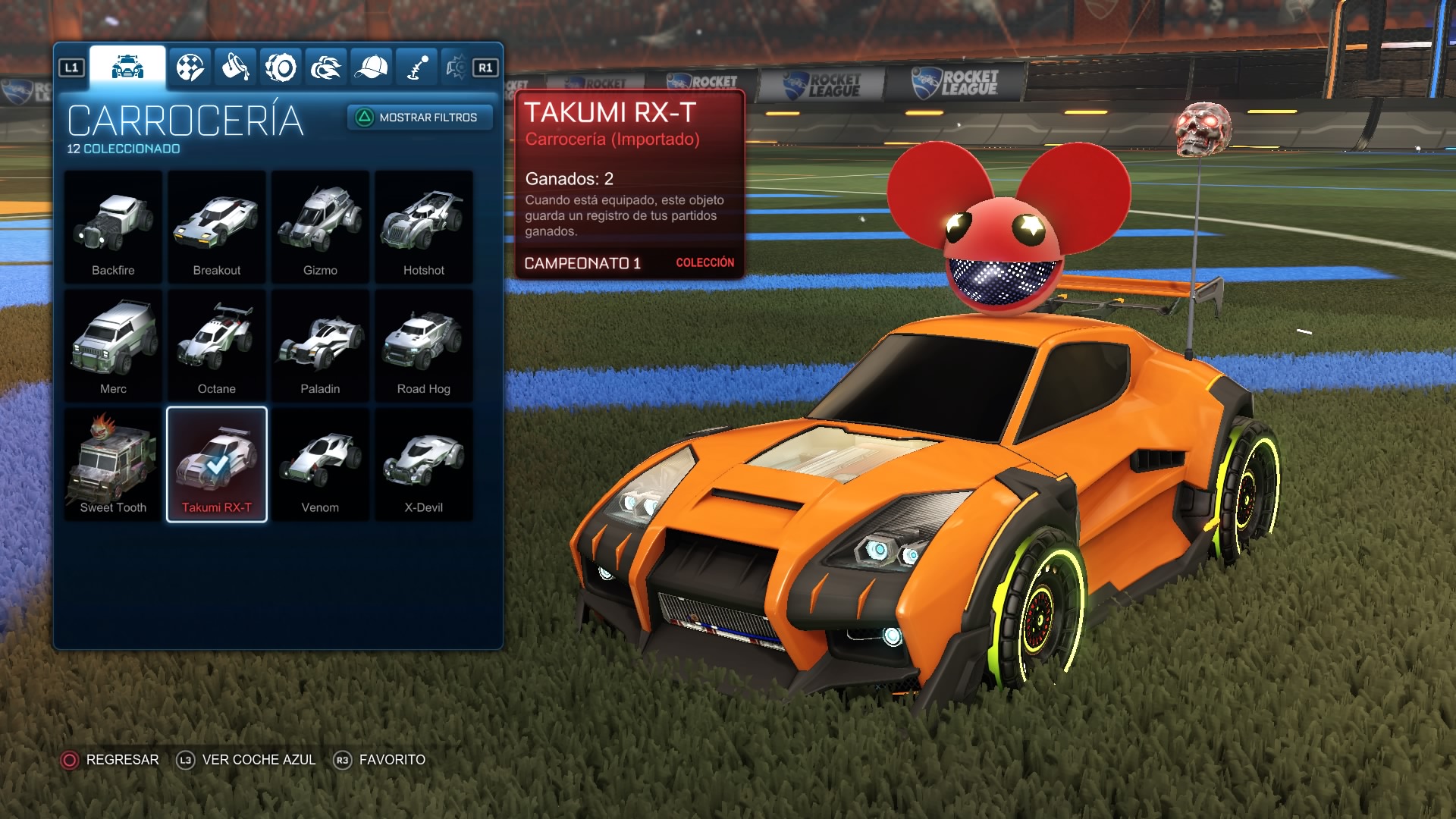Open the decals checkered tab
1456x819 pixels.
tap(190, 68)
